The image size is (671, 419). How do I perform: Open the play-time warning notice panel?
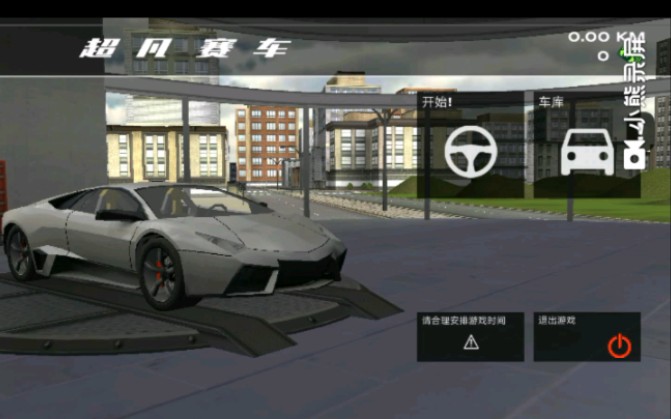coord(471,337)
